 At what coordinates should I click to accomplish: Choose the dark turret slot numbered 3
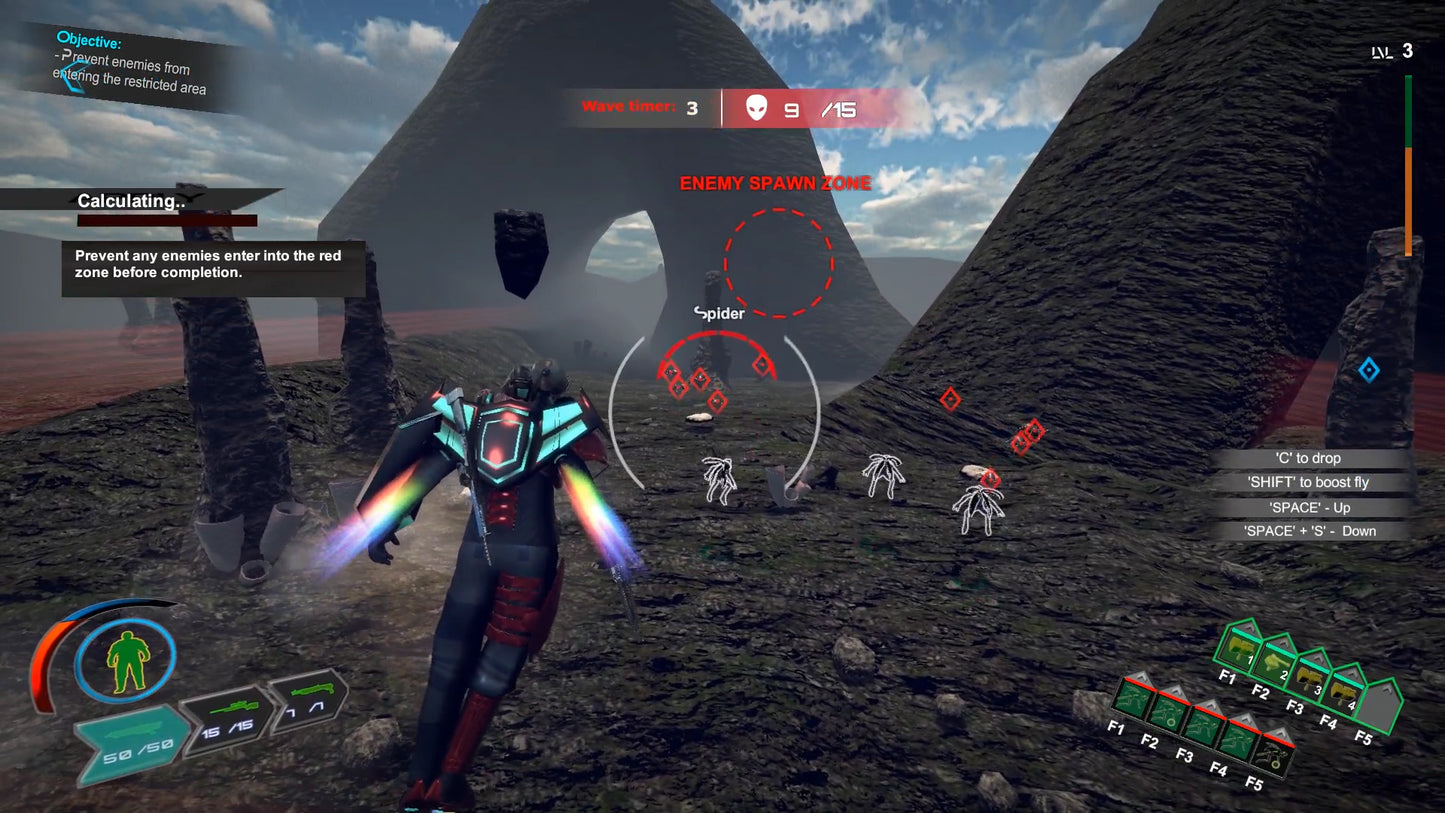point(1311,675)
